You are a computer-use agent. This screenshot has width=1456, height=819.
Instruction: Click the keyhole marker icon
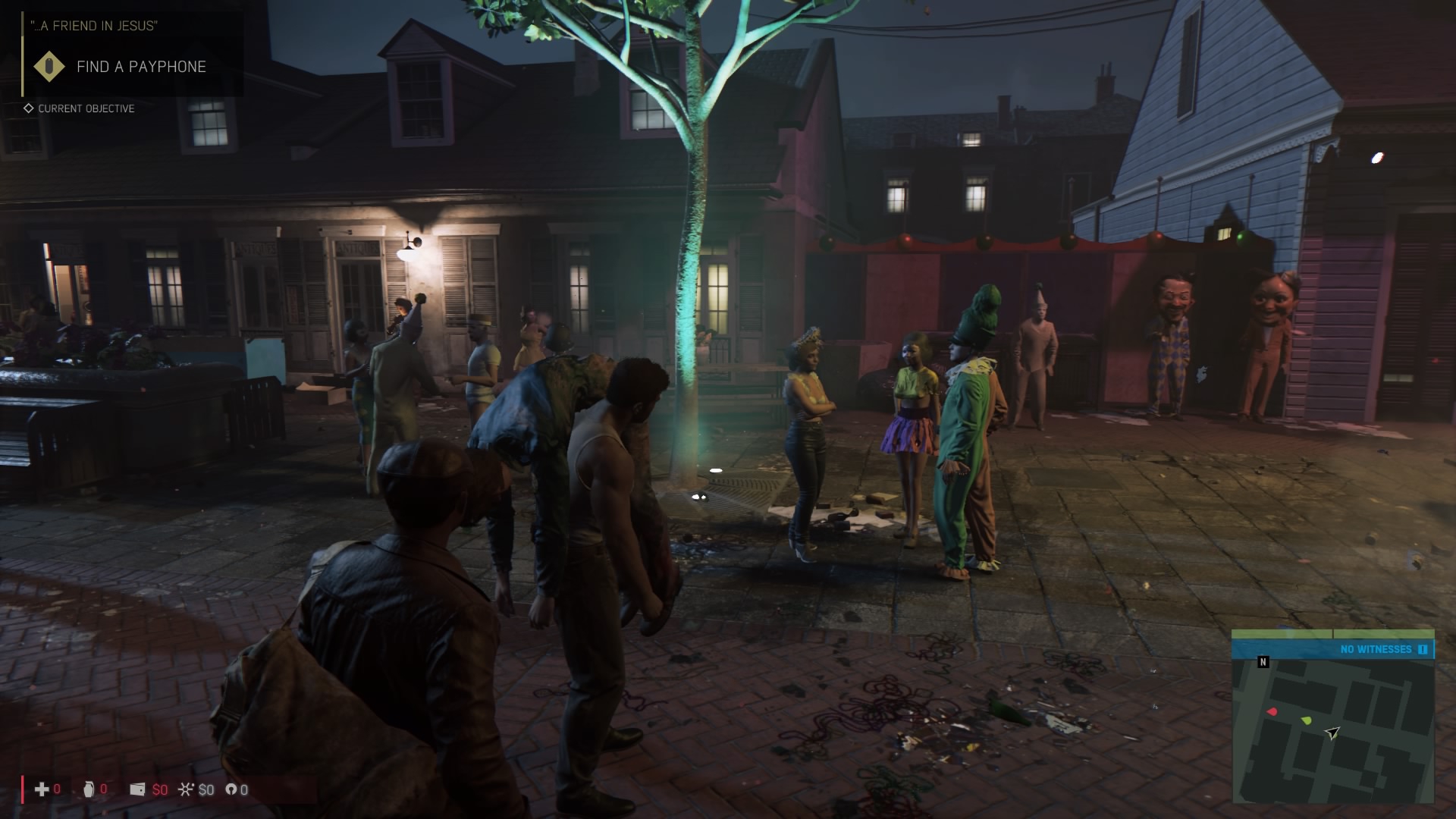pos(231,789)
